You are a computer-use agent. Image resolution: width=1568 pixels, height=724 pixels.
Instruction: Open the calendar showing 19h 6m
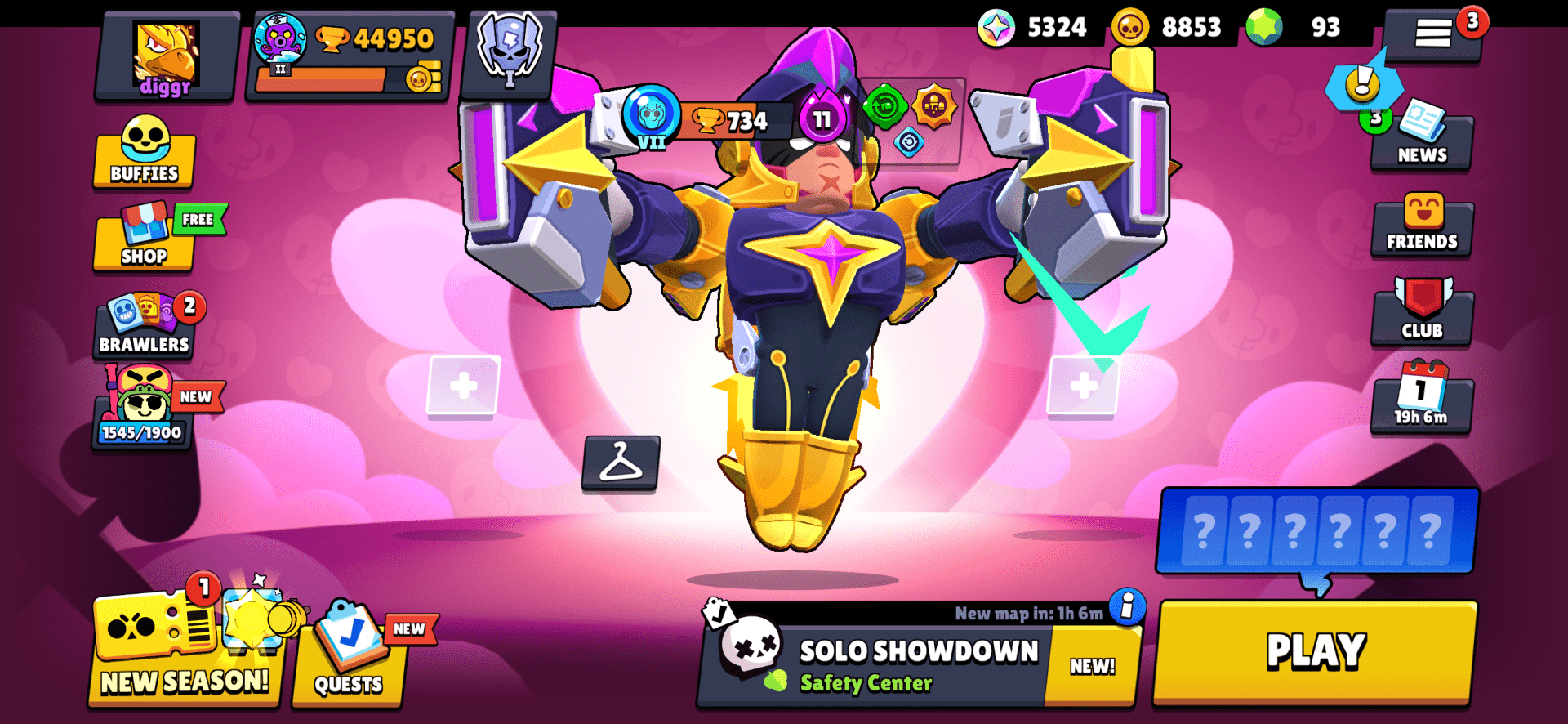[1421, 400]
